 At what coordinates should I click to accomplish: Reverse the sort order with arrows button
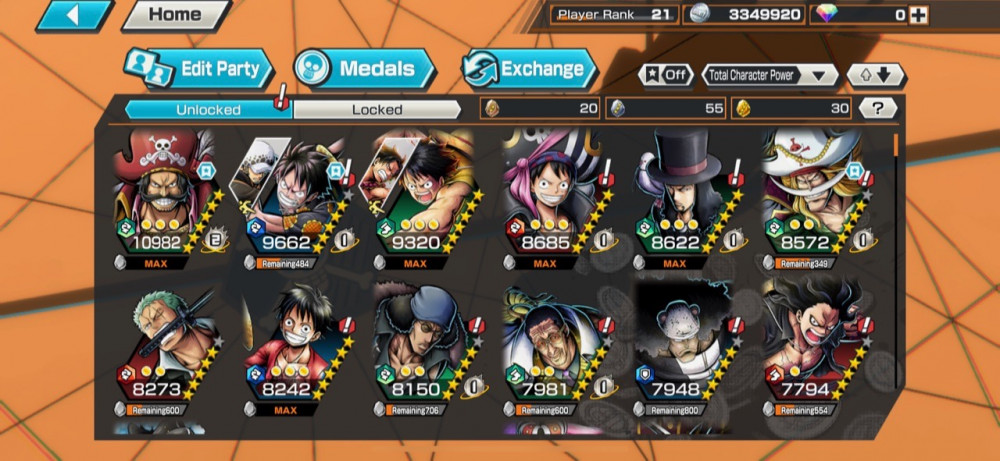click(876, 75)
